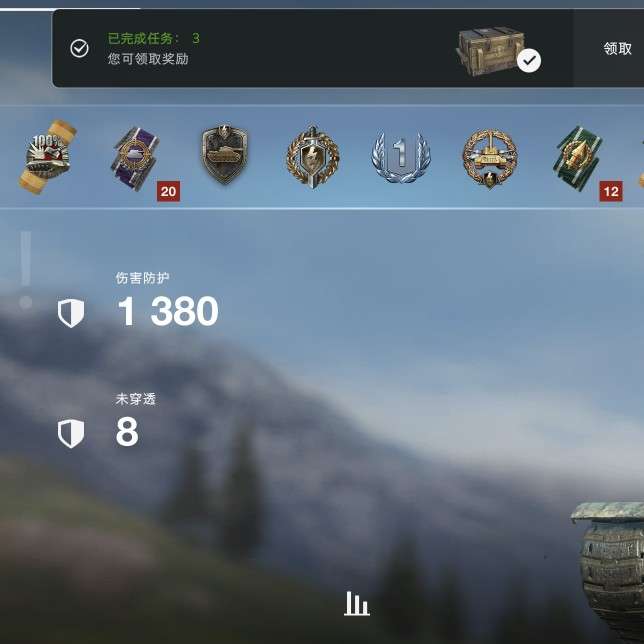Screen dimensions: 644x644
Task: Inspect the dark shield tank badge
Action: [x=224, y=155]
